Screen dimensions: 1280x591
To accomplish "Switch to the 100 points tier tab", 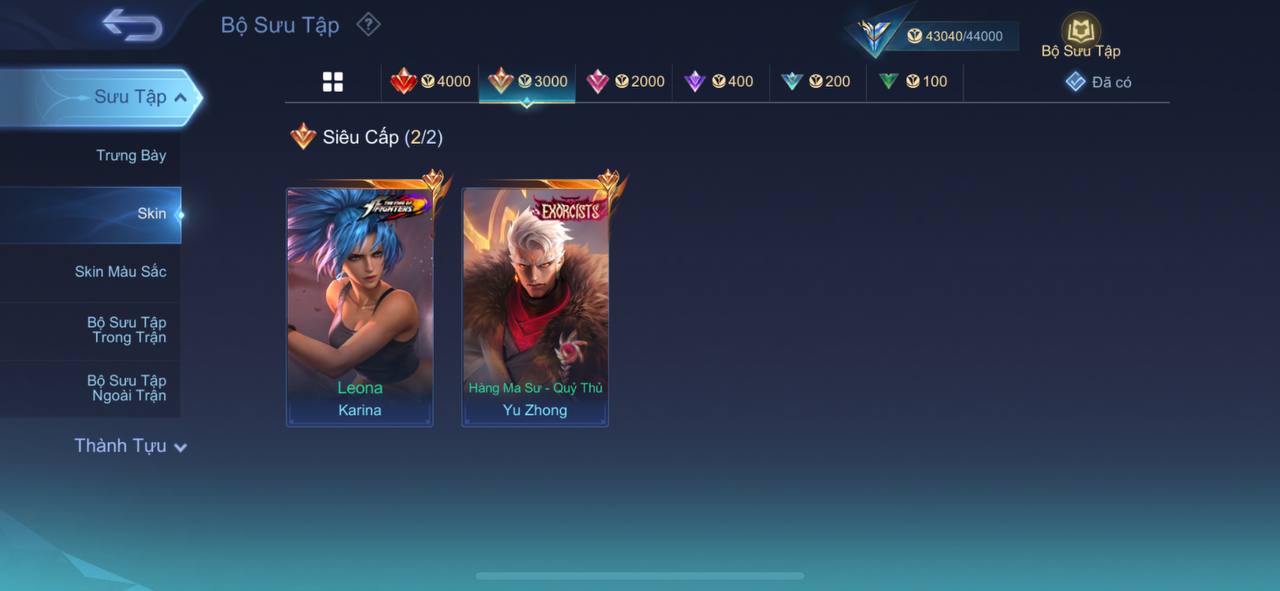I will pyautogui.click(x=913, y=82).
